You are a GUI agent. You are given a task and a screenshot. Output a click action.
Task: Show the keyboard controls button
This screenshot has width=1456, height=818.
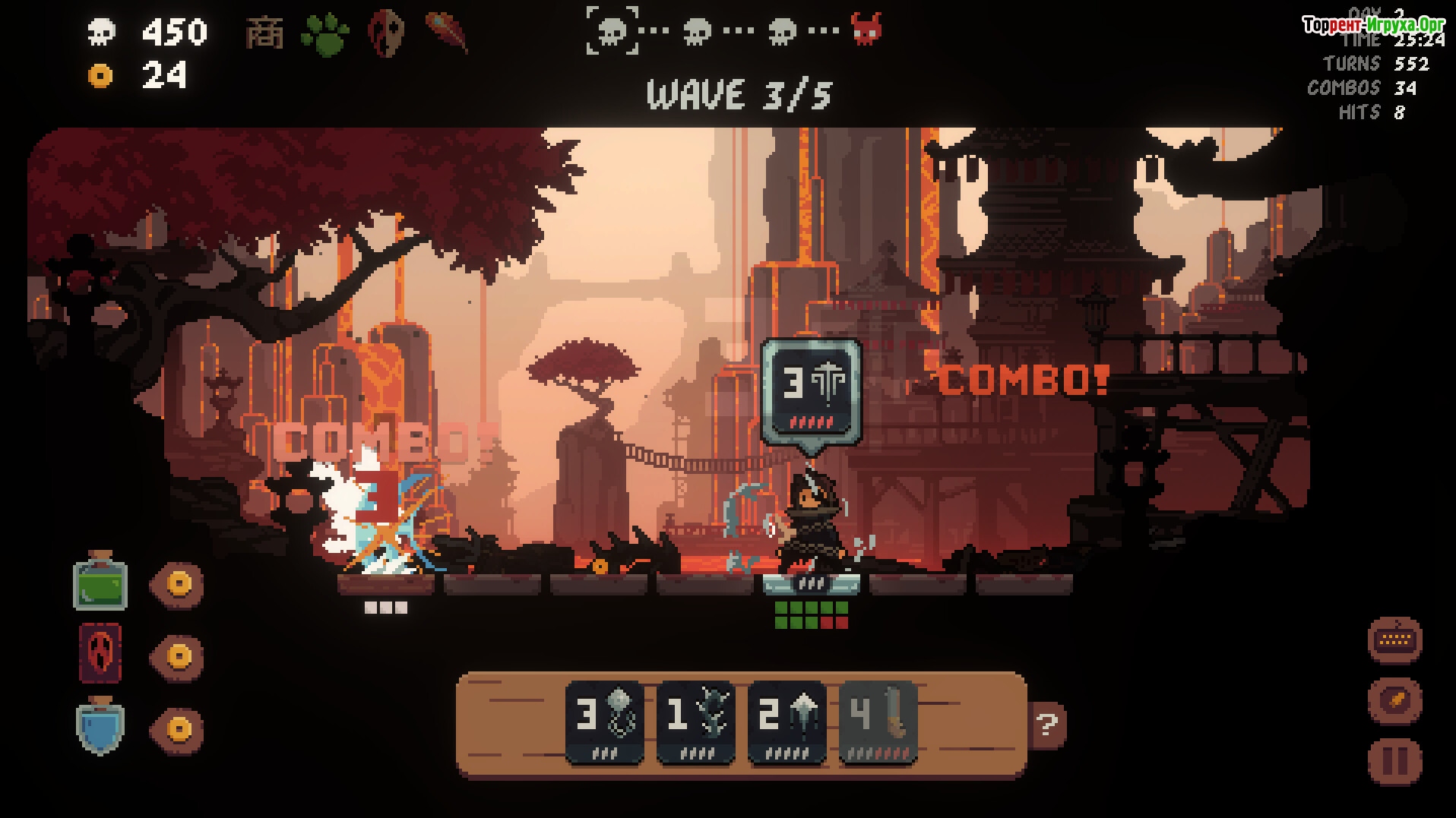tap(1394, 640)
